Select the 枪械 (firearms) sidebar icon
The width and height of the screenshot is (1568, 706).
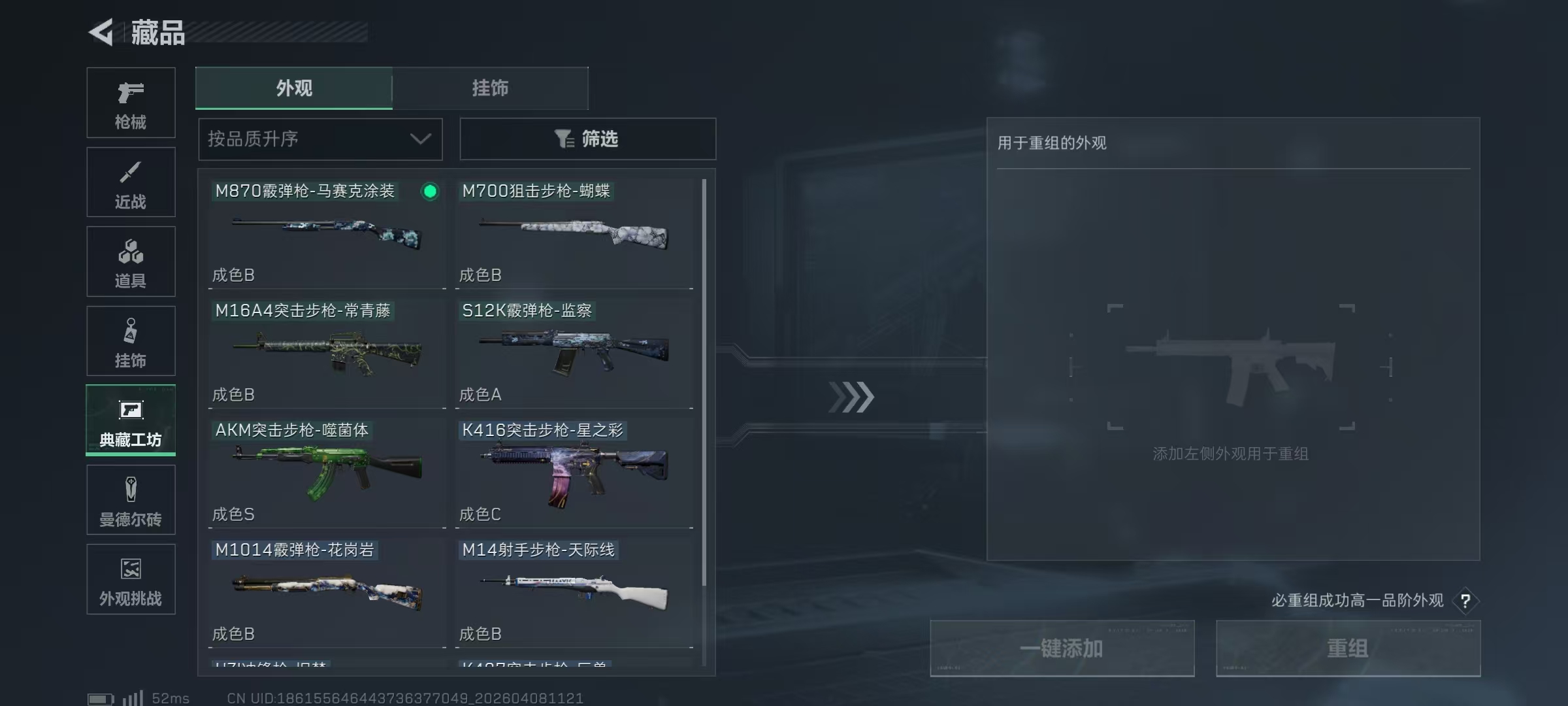pyautogui.click(x=131, y=103)
